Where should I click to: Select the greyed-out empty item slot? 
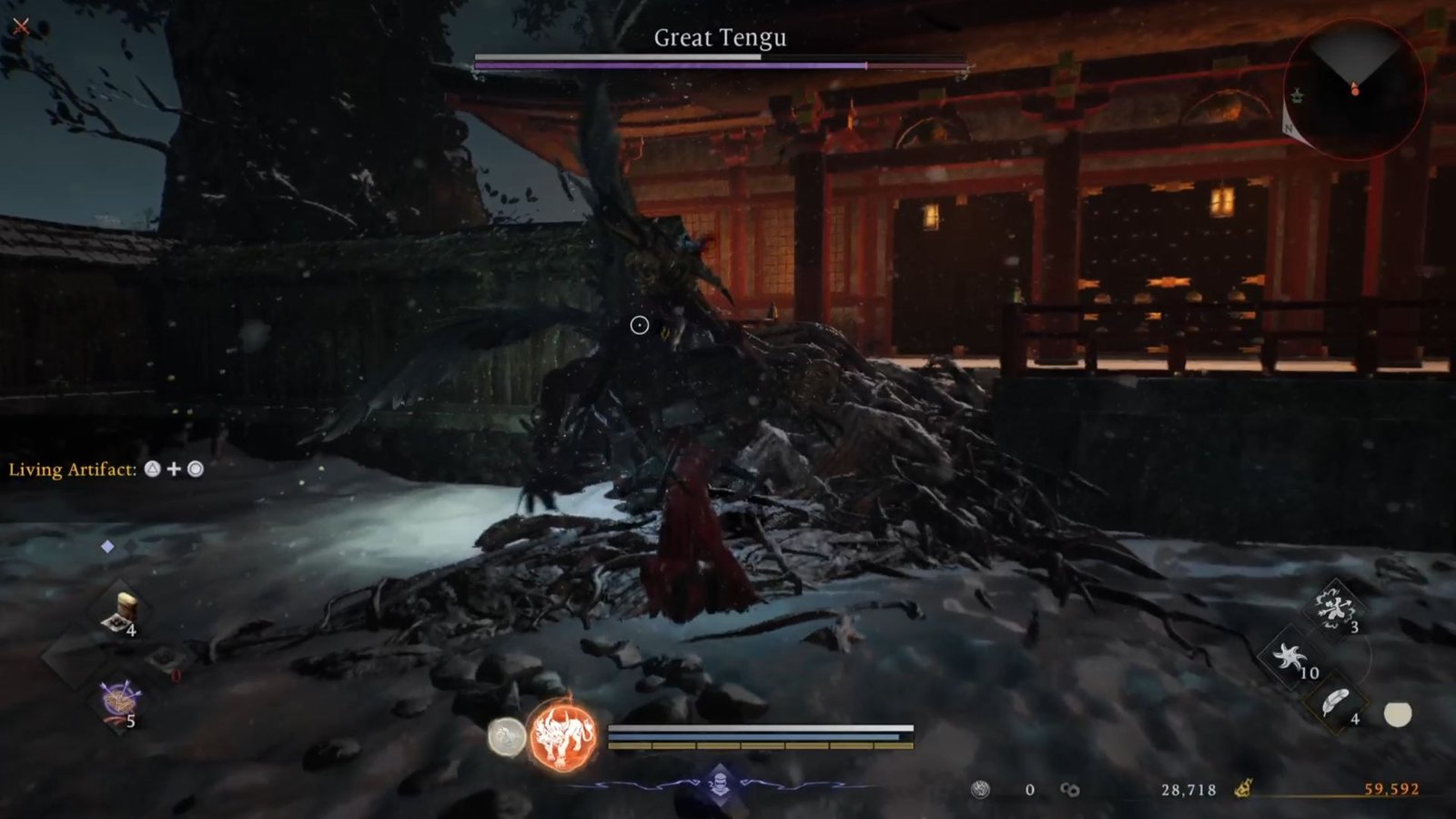(x=165, y=659)
